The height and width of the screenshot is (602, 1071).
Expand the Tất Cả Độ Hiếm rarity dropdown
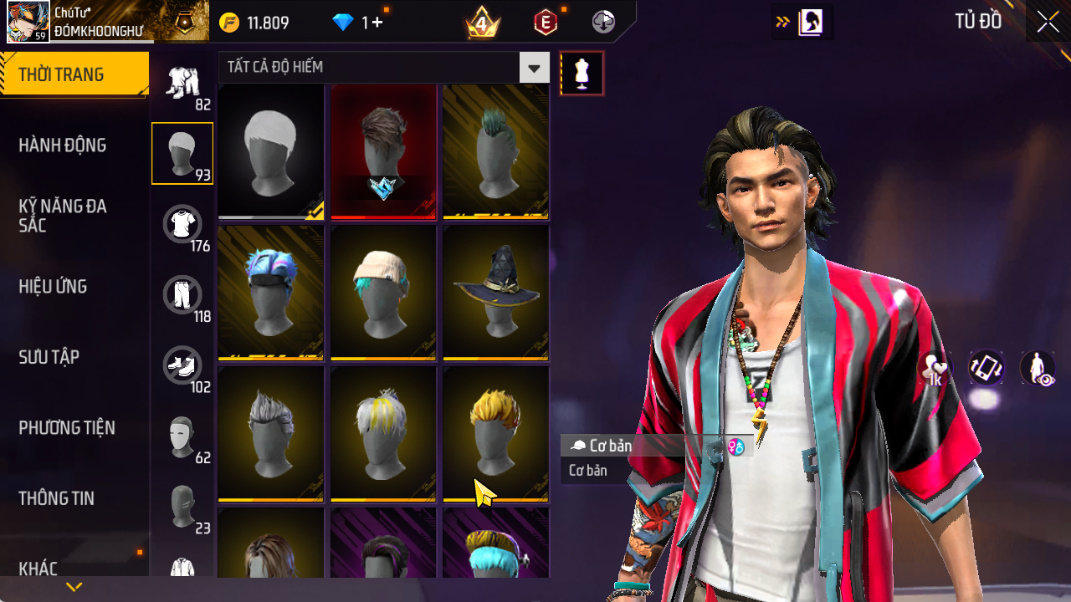coord(535,68)
